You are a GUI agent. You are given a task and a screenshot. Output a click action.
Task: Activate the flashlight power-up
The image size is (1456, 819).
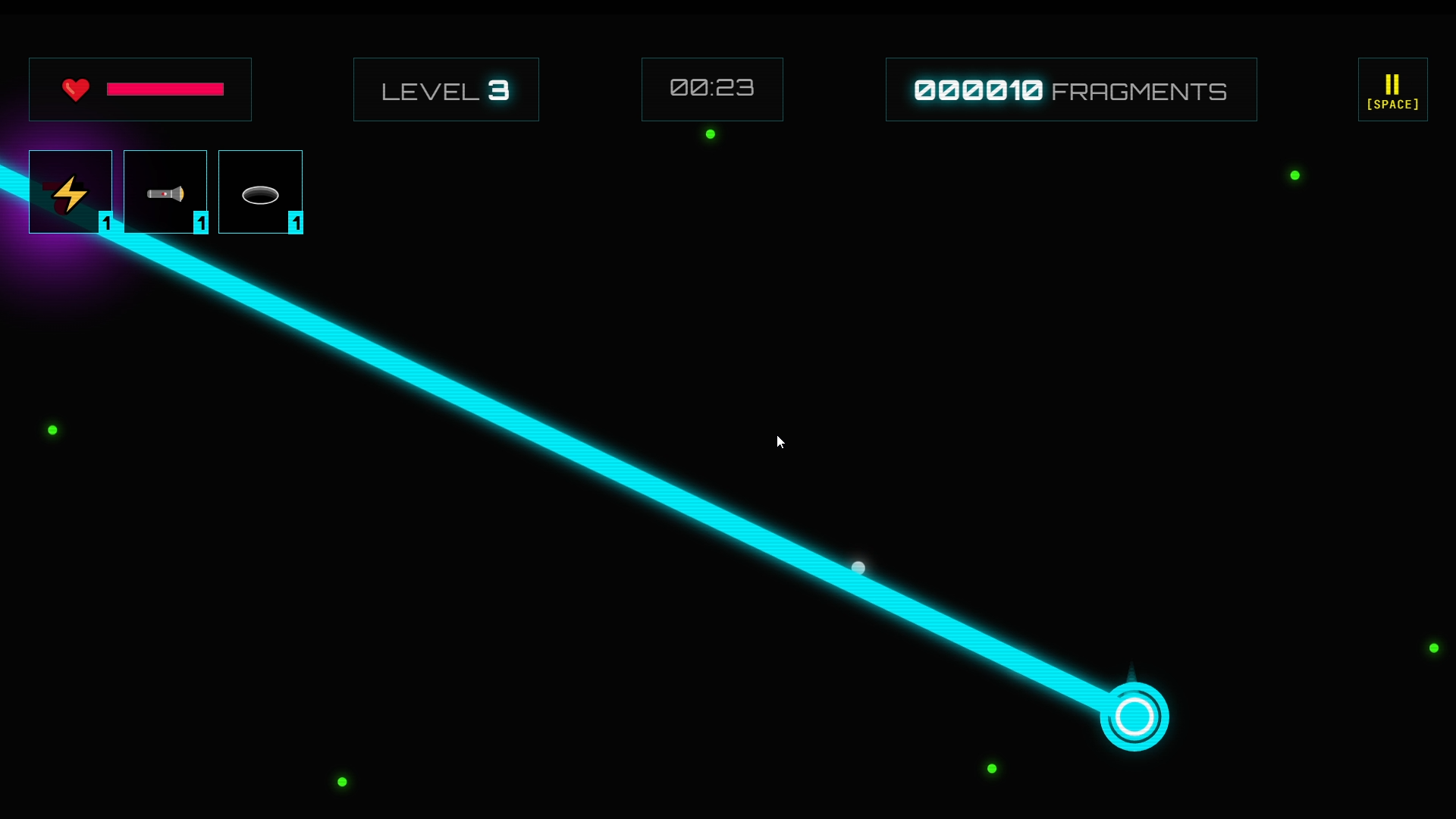[x=165, y=192]
